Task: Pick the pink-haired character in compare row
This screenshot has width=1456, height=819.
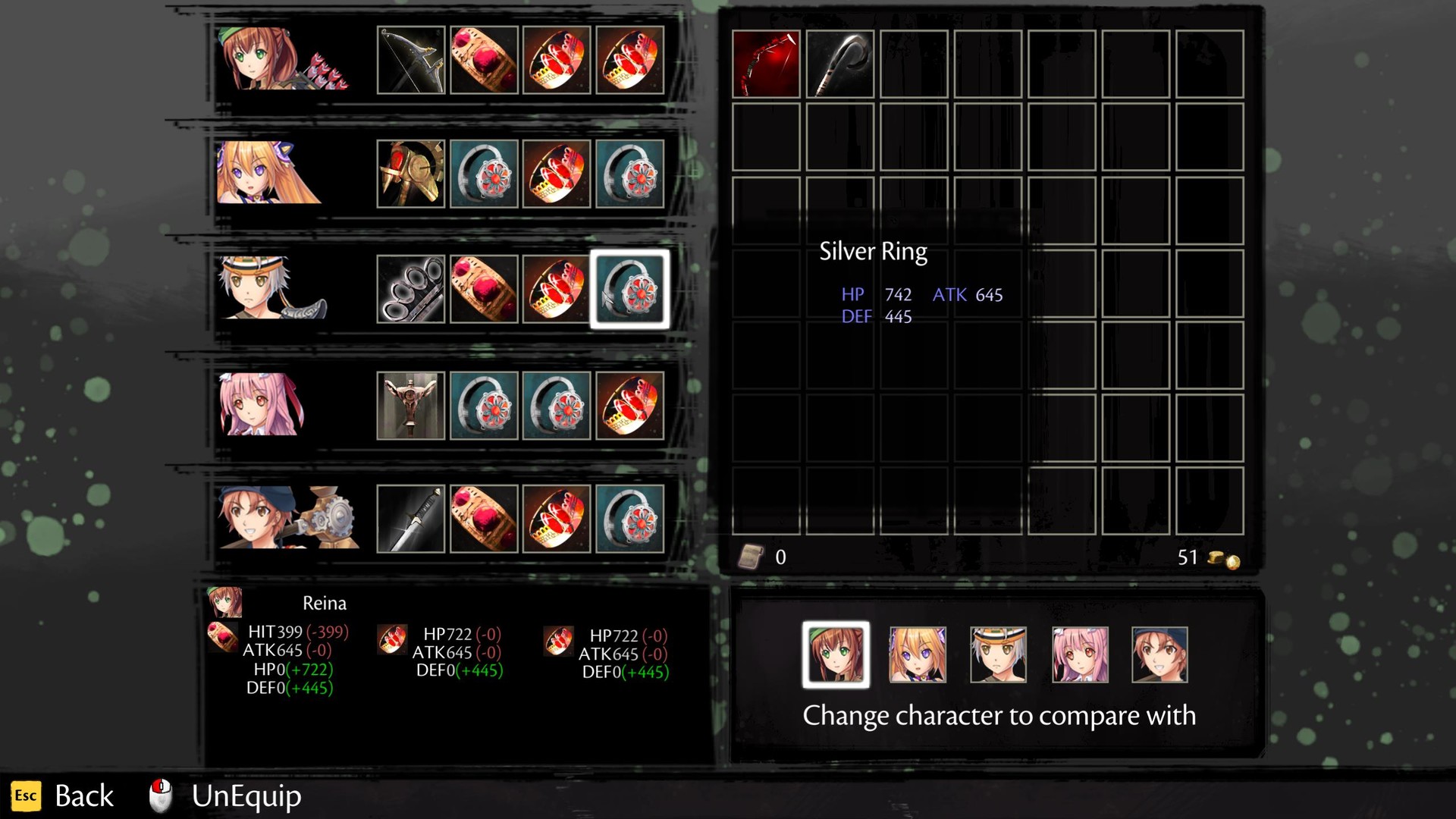Action: pyautogui.click(x=1080, y=654)
